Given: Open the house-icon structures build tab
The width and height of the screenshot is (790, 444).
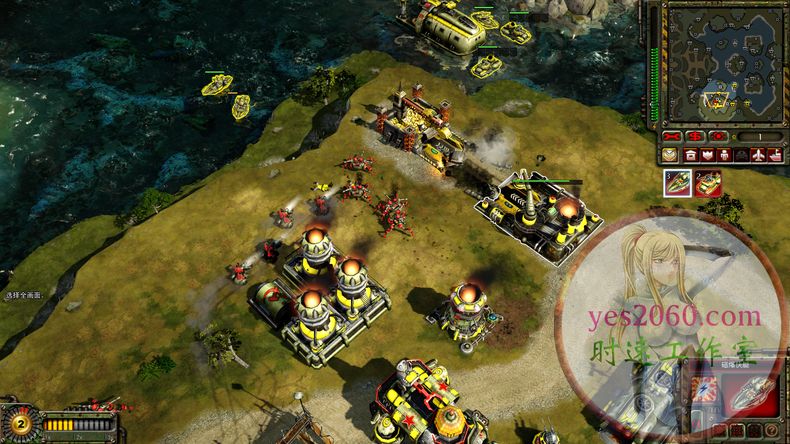Looking at the screenshot, I should pos(691,155).
